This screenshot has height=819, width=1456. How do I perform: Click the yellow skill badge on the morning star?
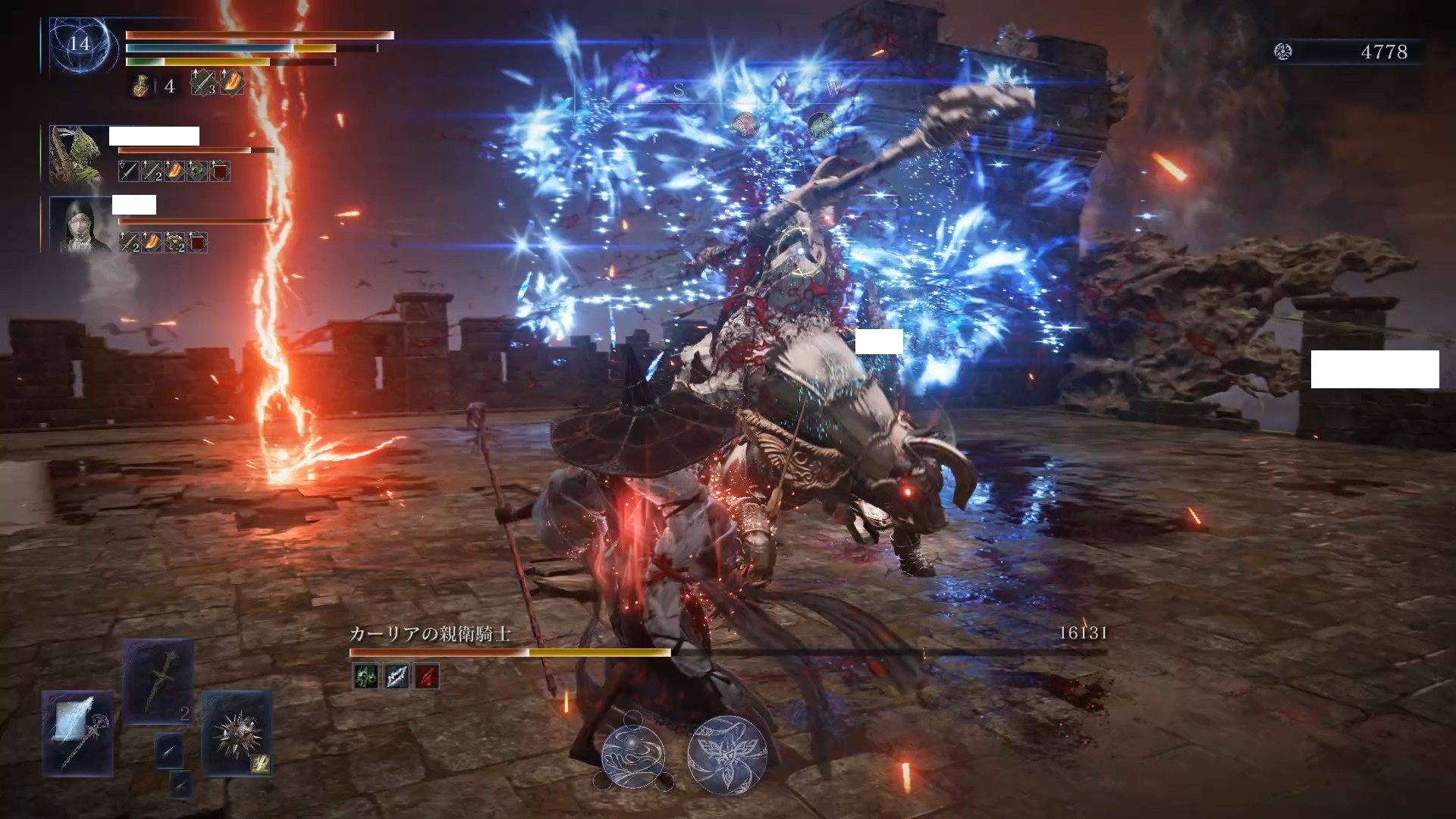click(261, 764)
